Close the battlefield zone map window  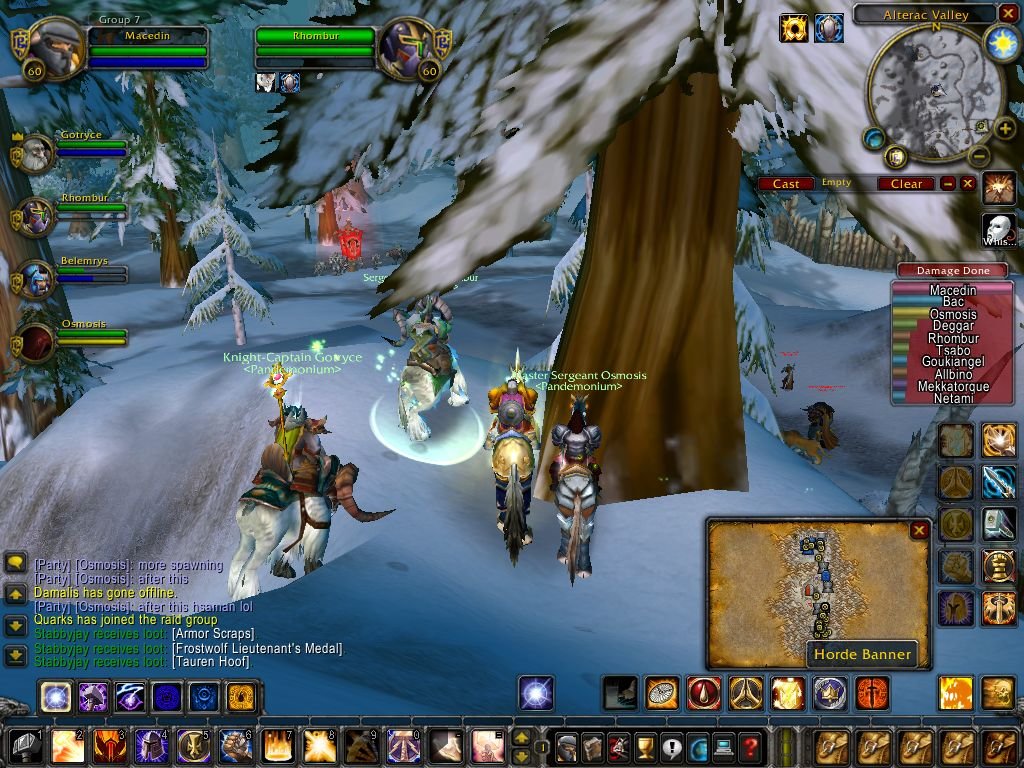(919, 531)
